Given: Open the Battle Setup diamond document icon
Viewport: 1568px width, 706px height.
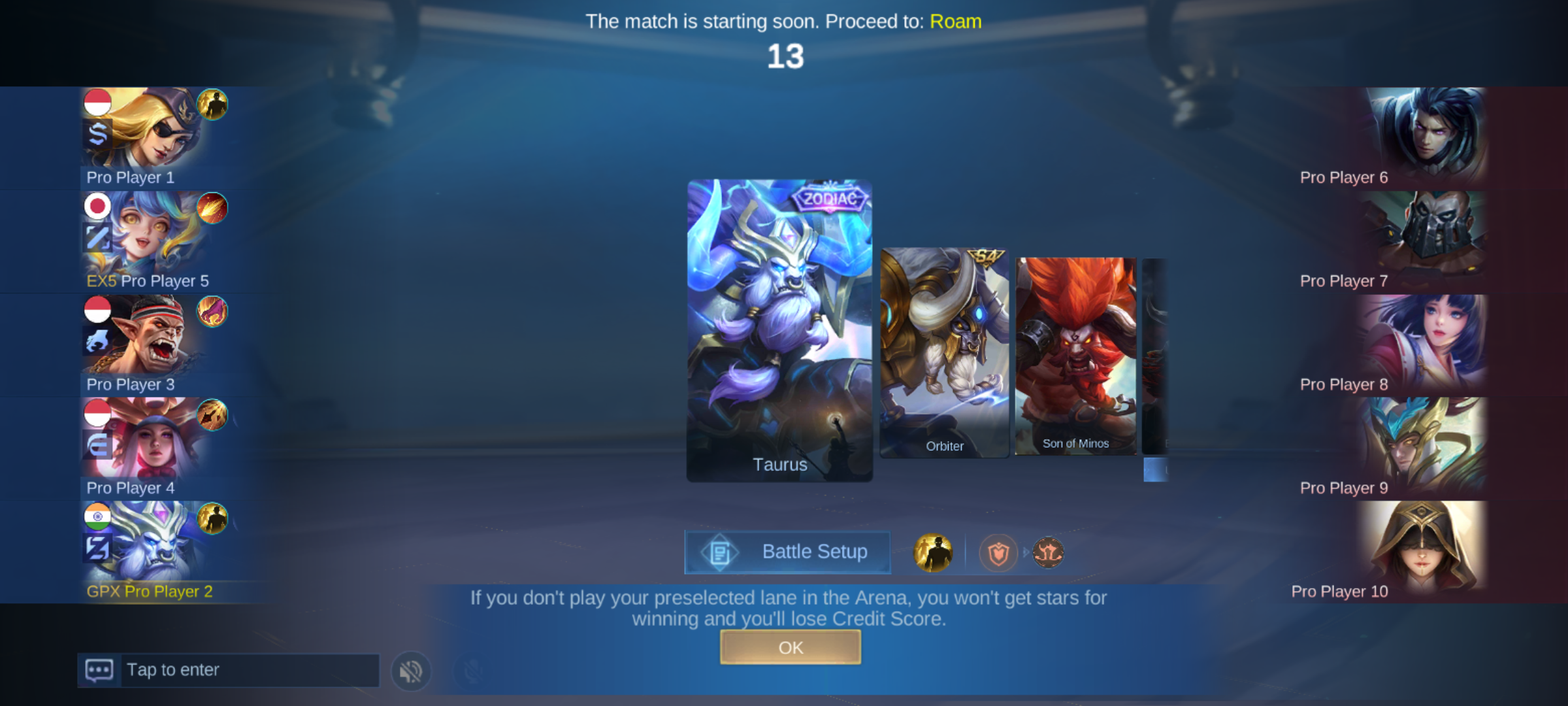Looking at the screenshot, I should pos(721,551).
